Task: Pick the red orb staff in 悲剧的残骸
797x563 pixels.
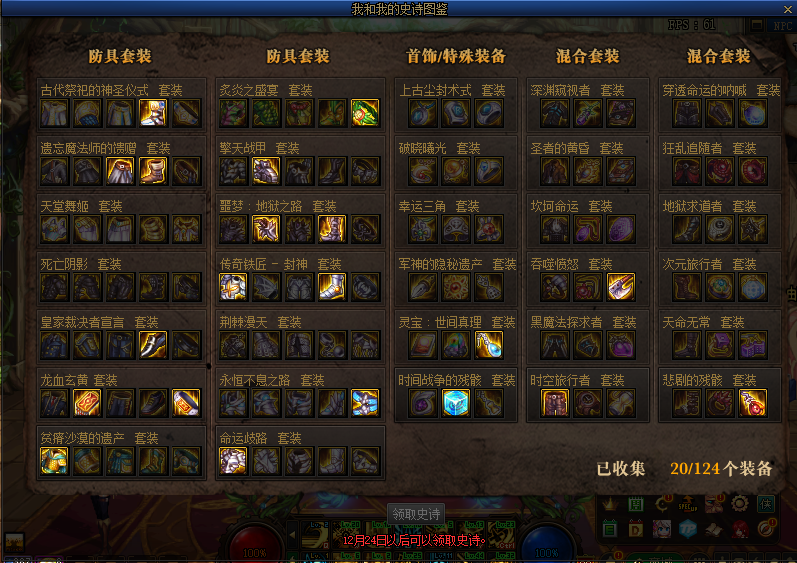Action: tap(752, 403)
